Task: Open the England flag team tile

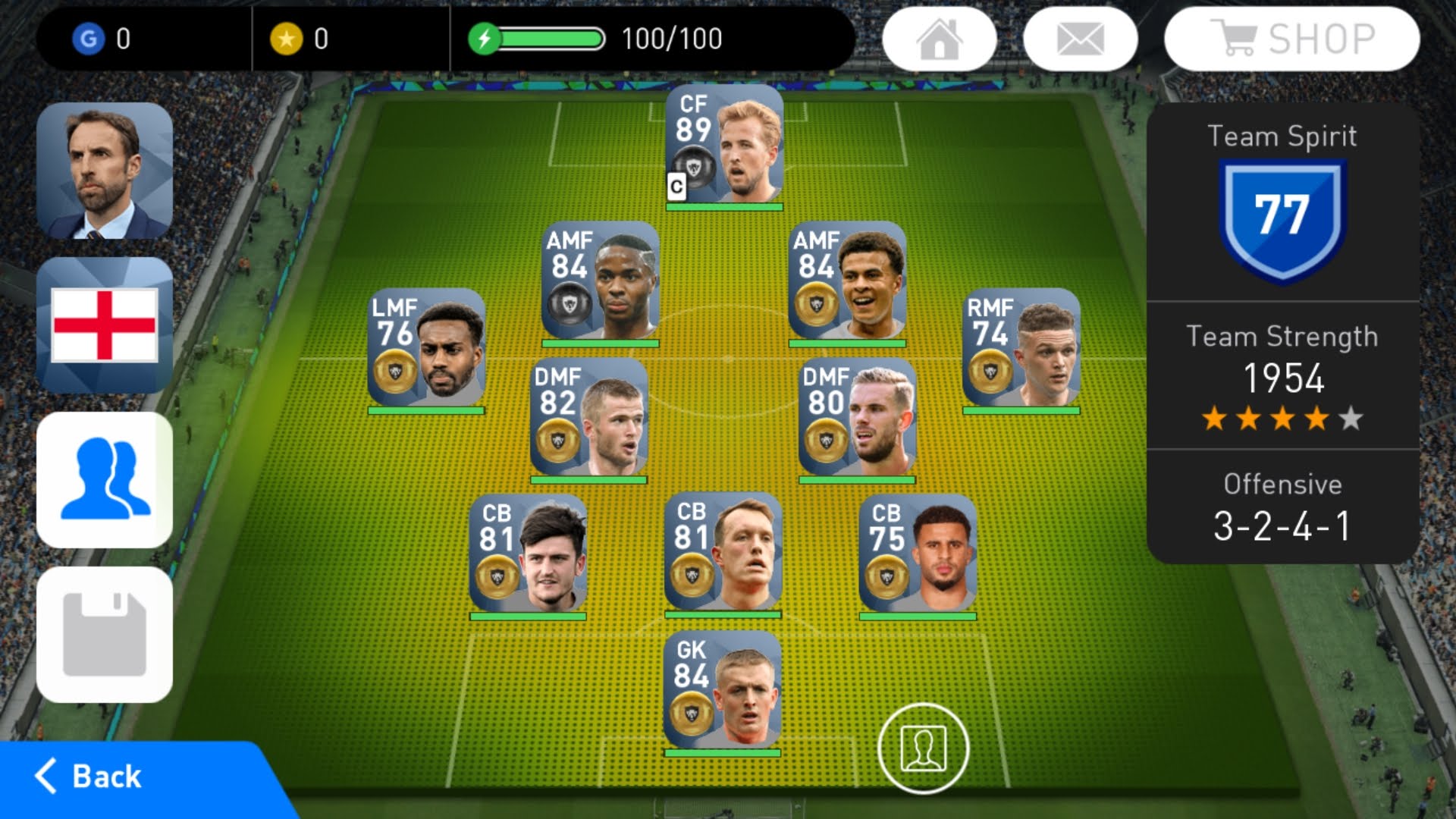Action: click(105, 325)
